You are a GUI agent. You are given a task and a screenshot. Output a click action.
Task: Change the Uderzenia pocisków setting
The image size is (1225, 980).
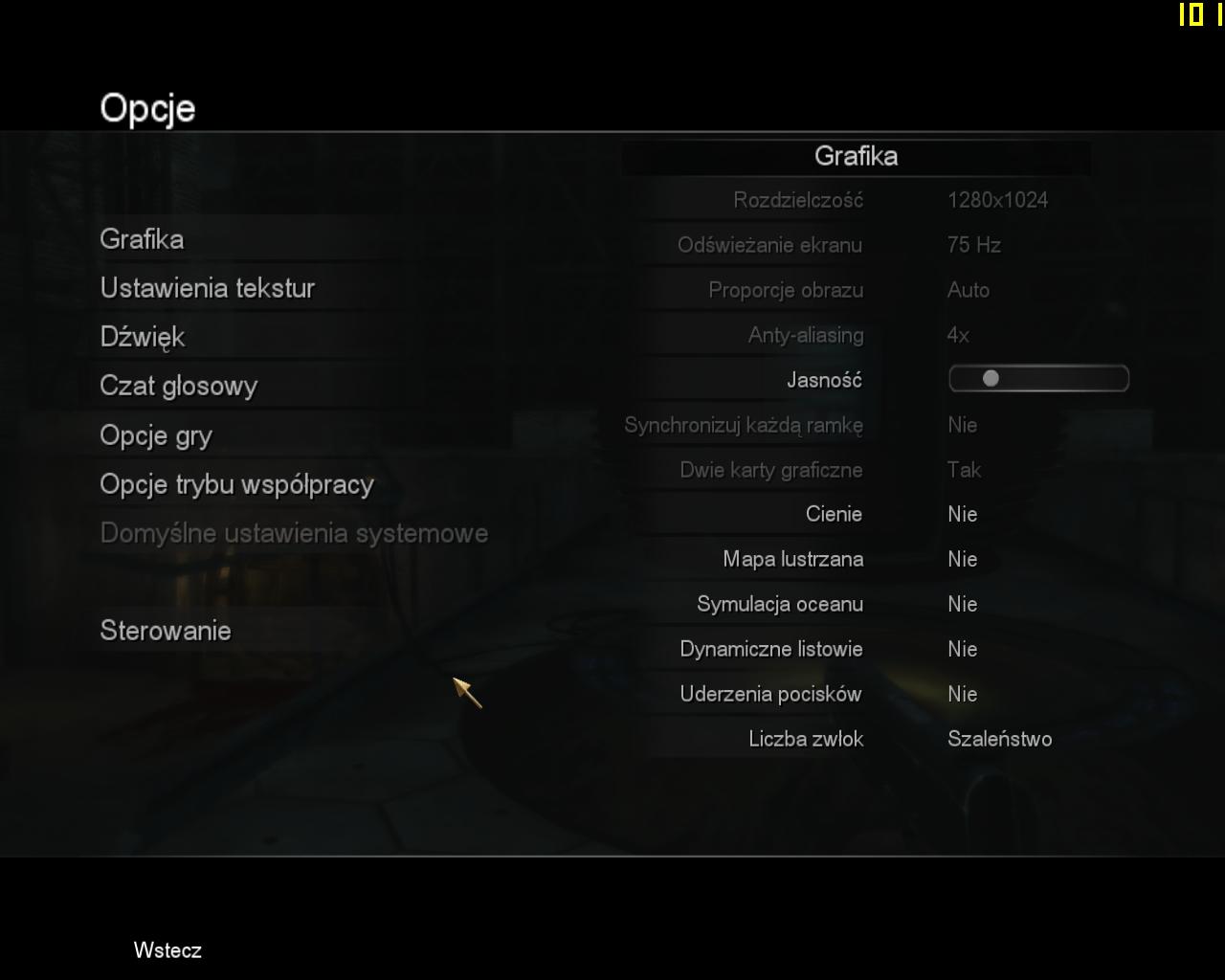[962, 694]
